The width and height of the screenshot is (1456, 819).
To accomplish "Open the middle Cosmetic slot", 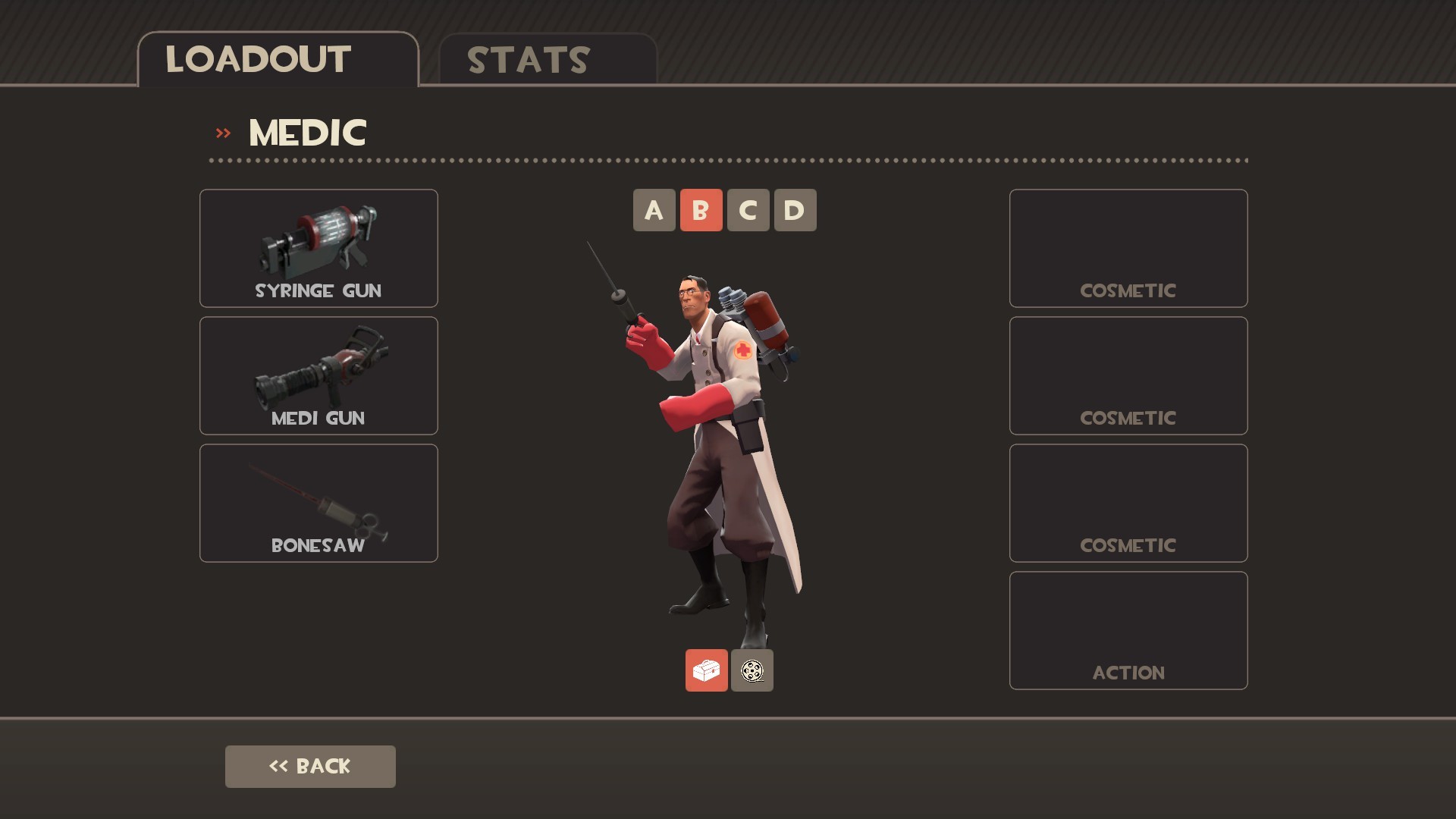I will point(1128,375).
